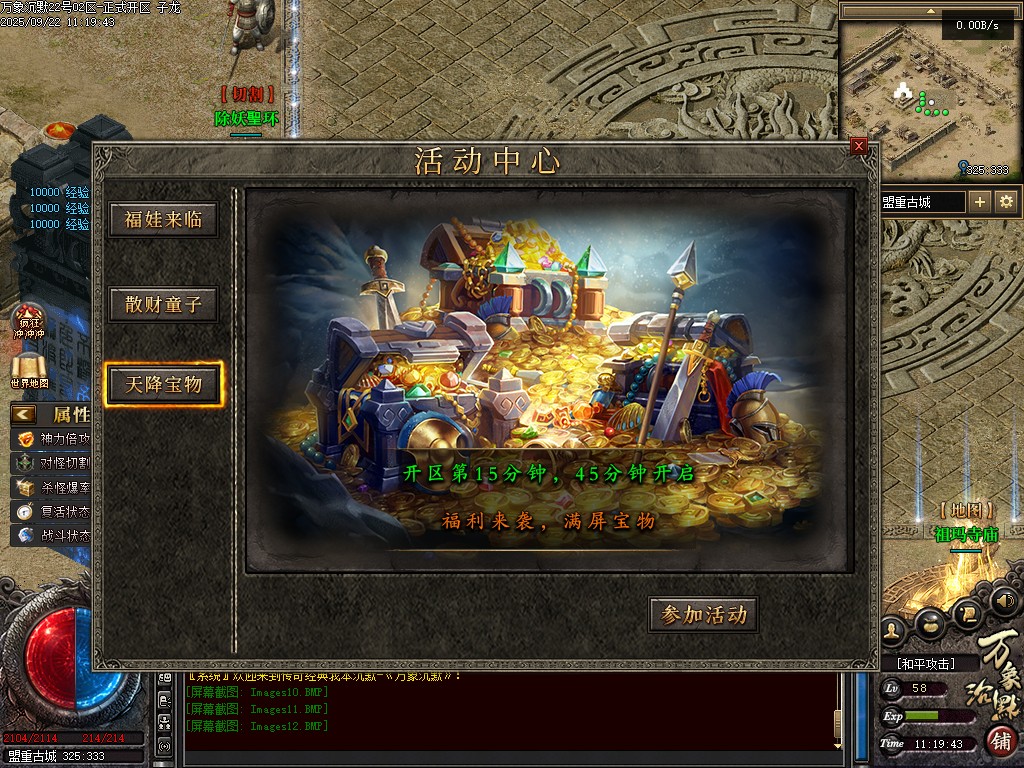Select the 杀怪爆率 attribute row
Screen dimensions: 1024x768
55,487
